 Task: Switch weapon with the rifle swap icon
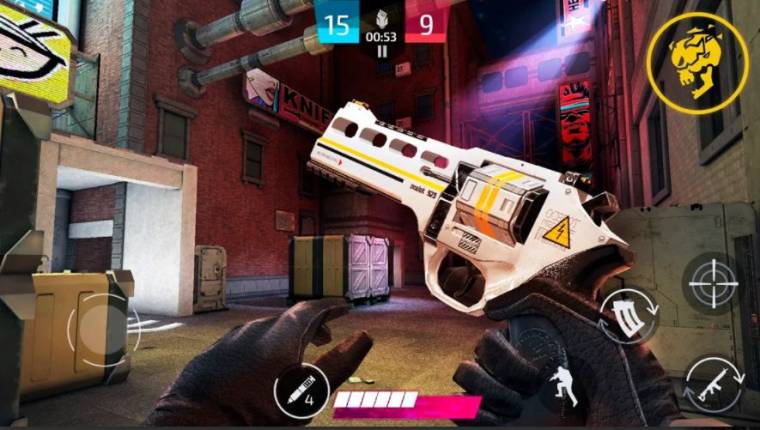pyautogui.click(x=714, y=386)
